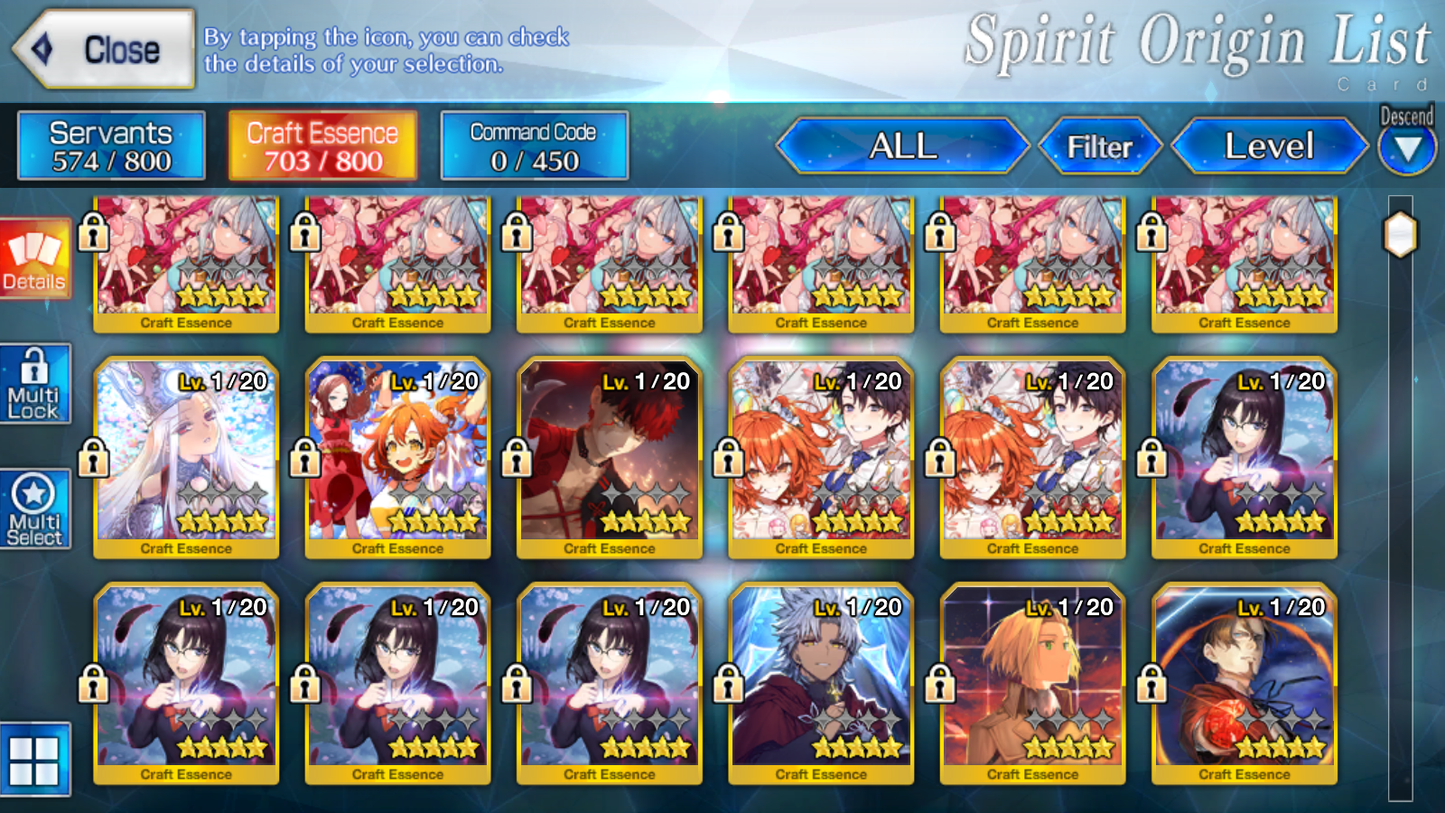
Task: Toggle lock on the orange-haired duo Craft Essence
Action: 306,459
